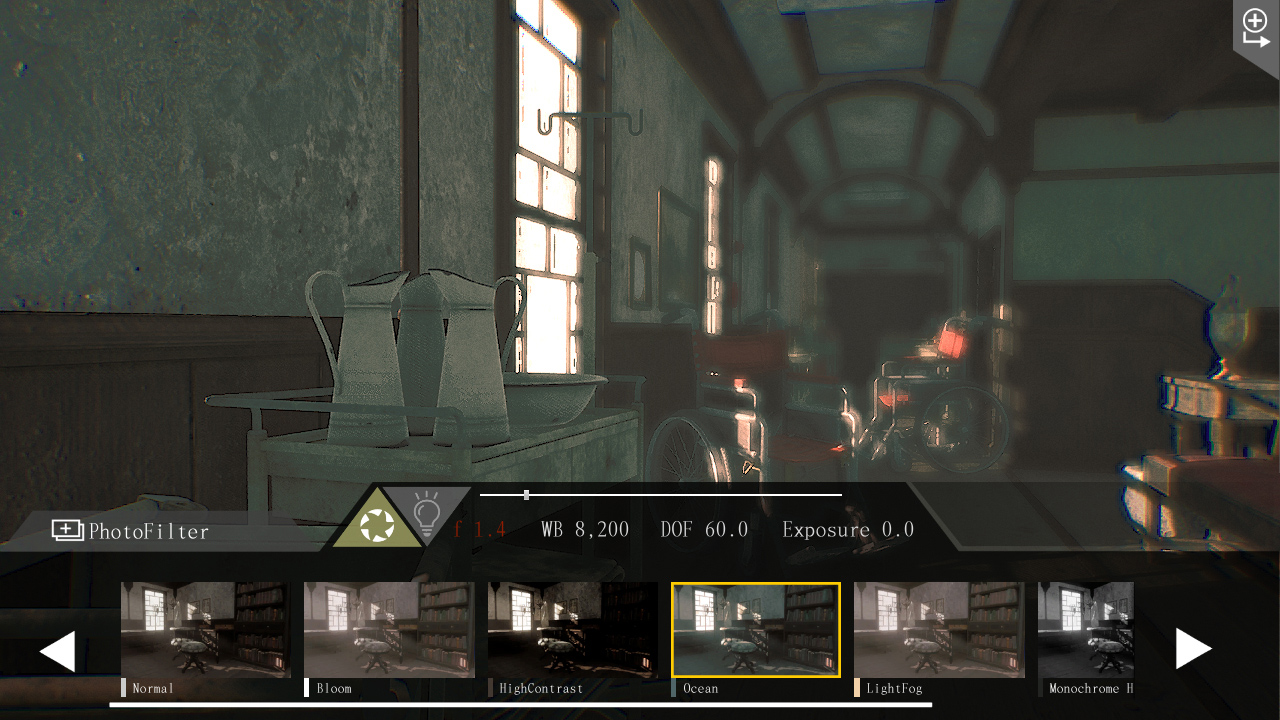Screen dimensions: 1280x720
Task: Choose the HighContrast filter
Action: coord(572,628)
